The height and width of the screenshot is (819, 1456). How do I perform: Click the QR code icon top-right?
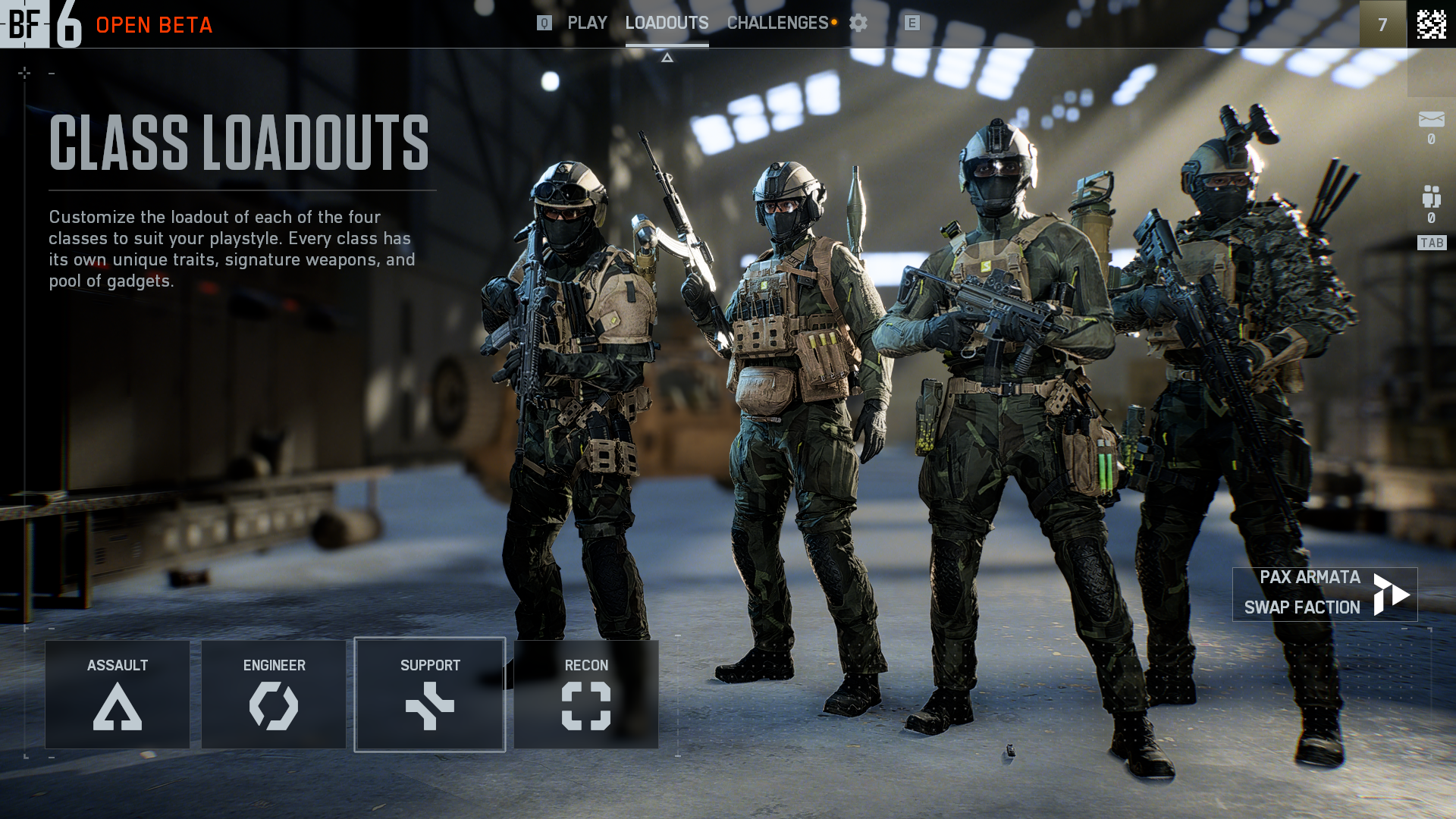pos(1432,23)
